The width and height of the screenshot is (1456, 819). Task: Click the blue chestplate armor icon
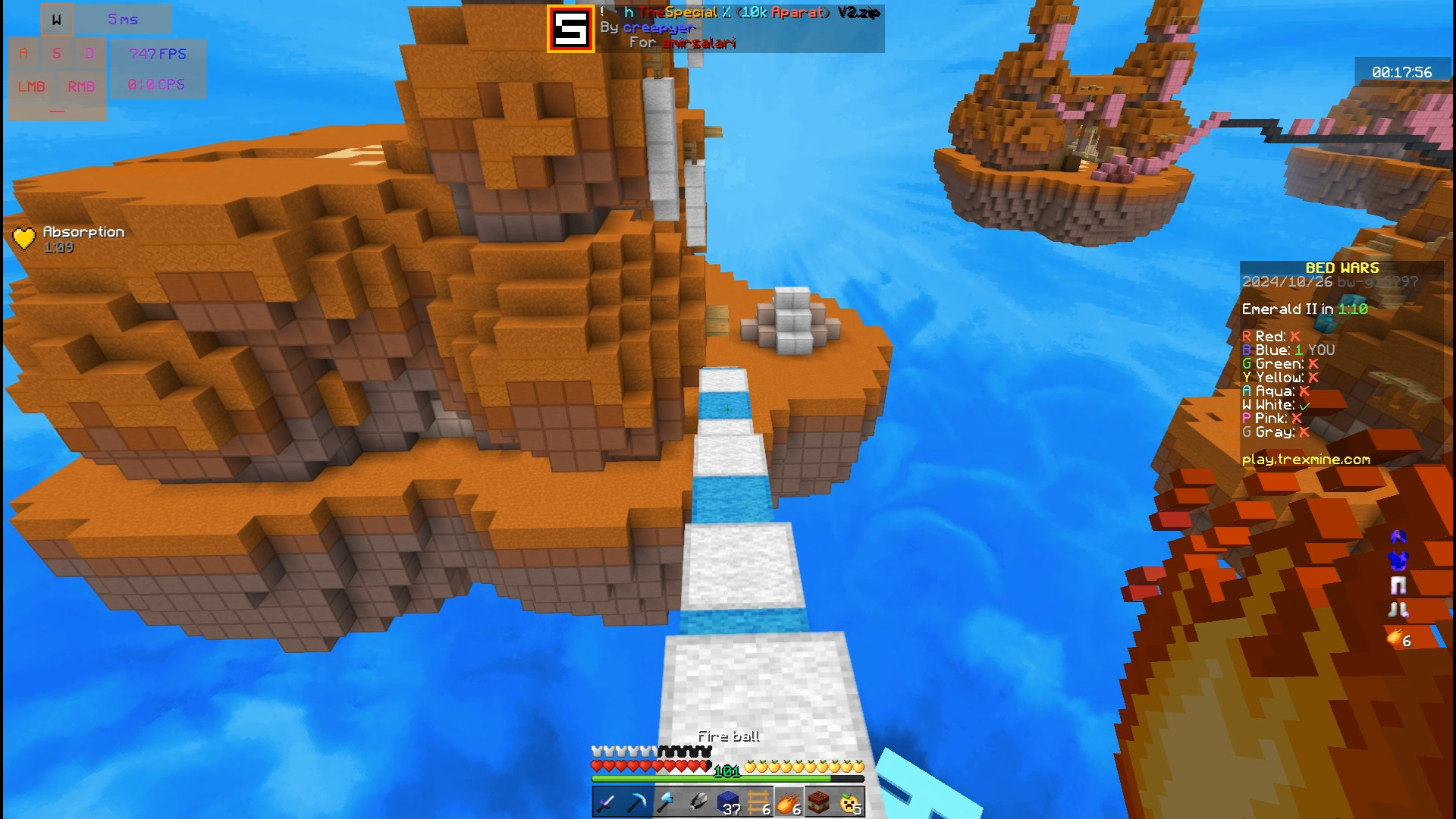coord(1398,560)
